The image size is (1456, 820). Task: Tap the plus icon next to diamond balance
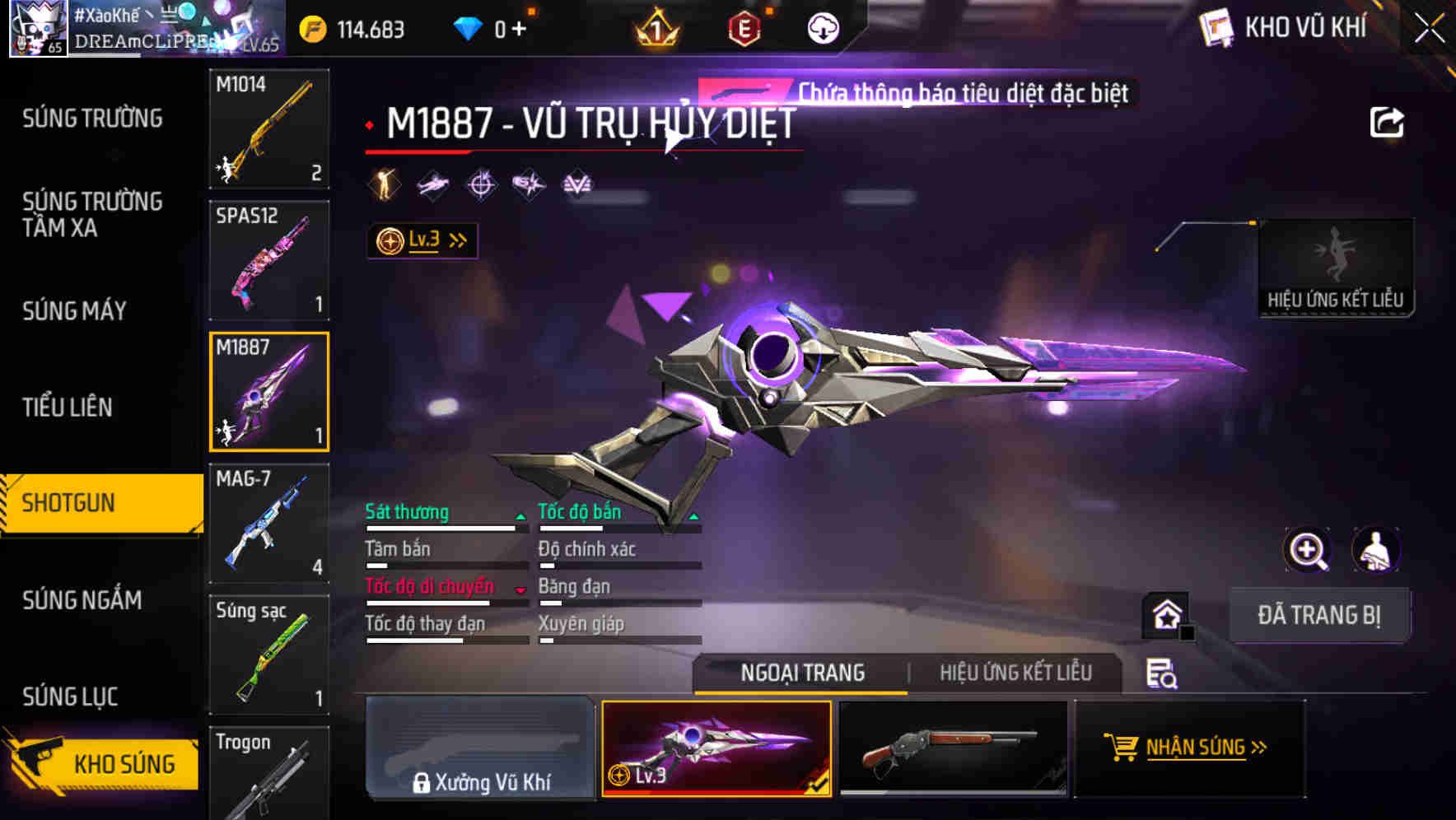[520, 27]
